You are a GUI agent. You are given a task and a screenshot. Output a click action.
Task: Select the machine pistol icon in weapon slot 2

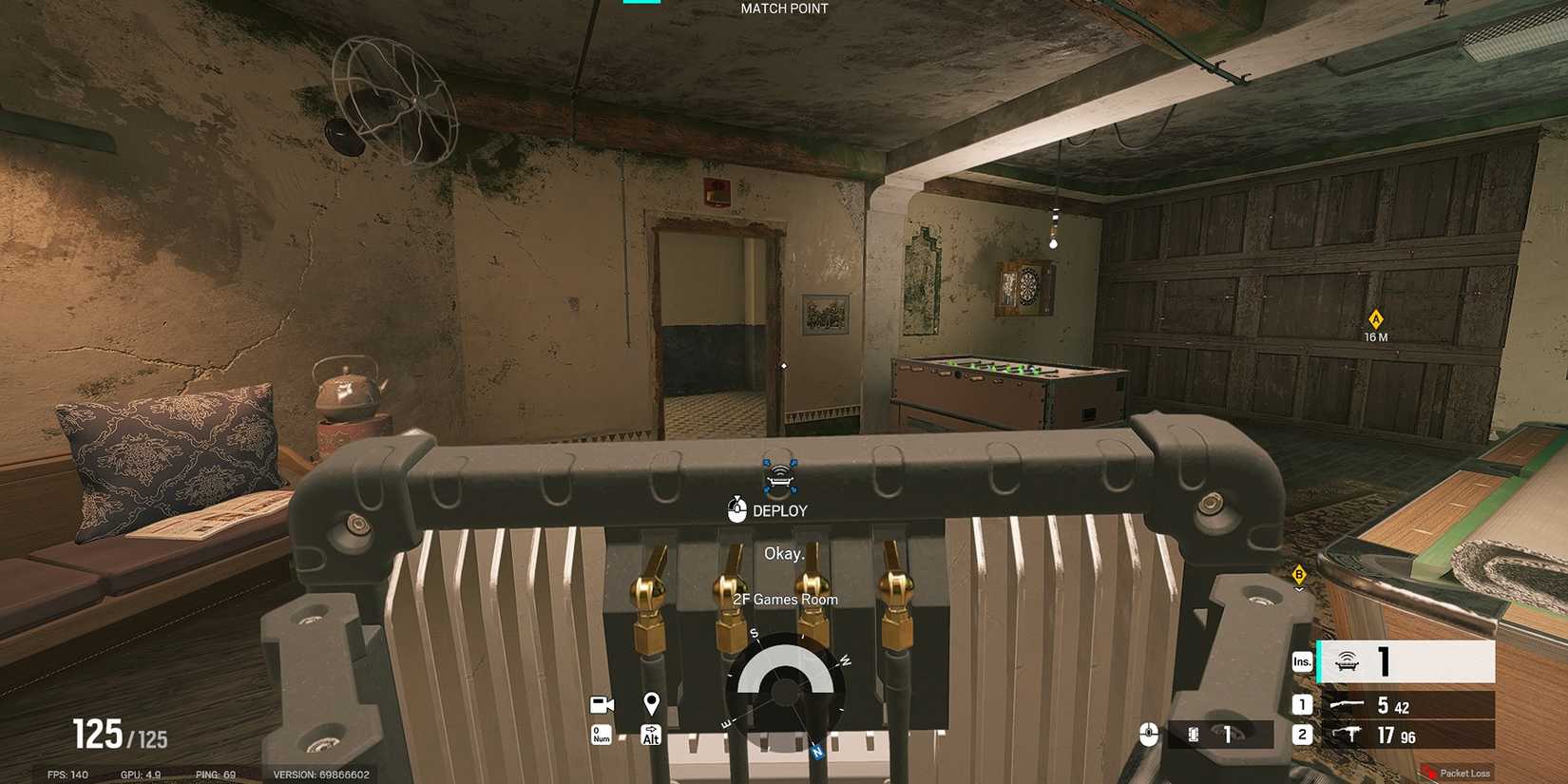1349,736
